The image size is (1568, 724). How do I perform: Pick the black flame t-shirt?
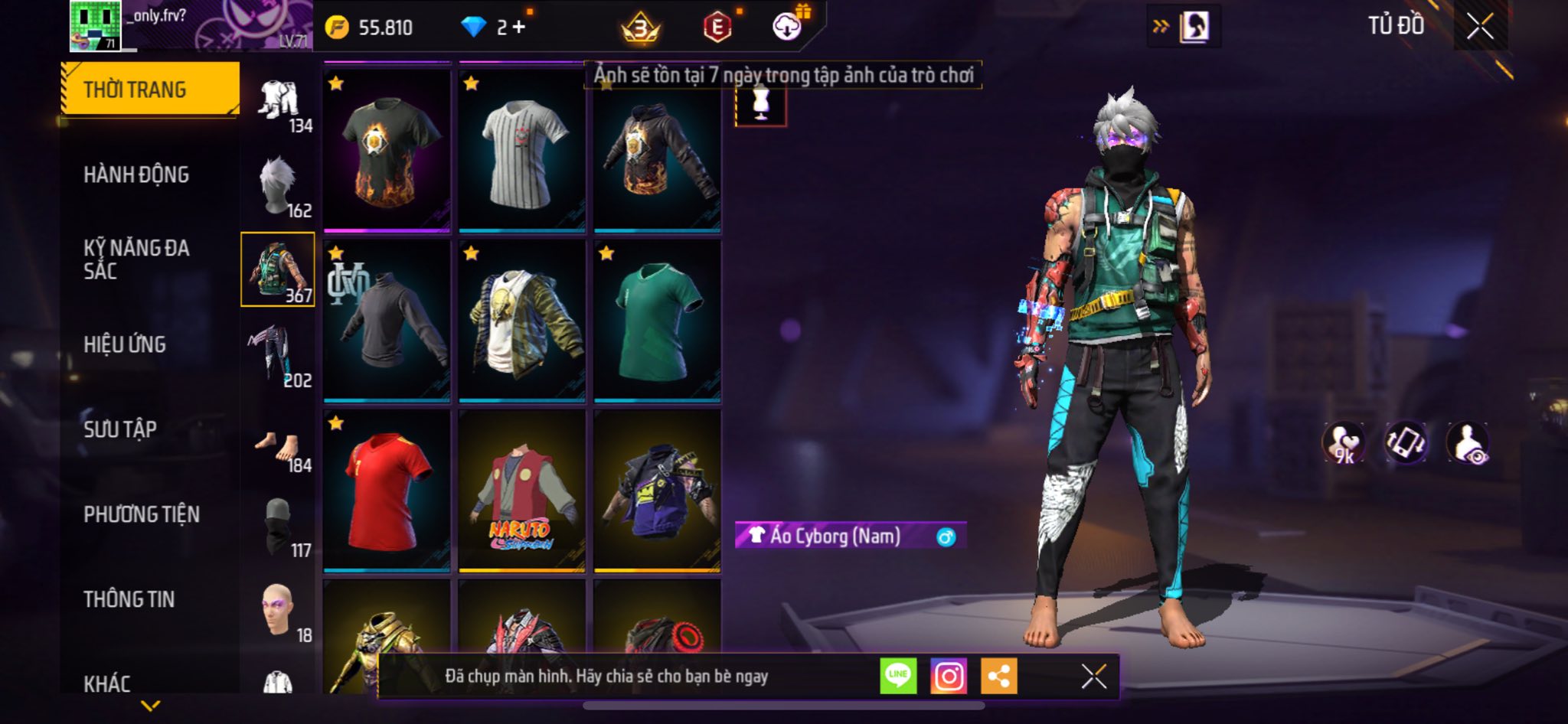pos(387,151)
